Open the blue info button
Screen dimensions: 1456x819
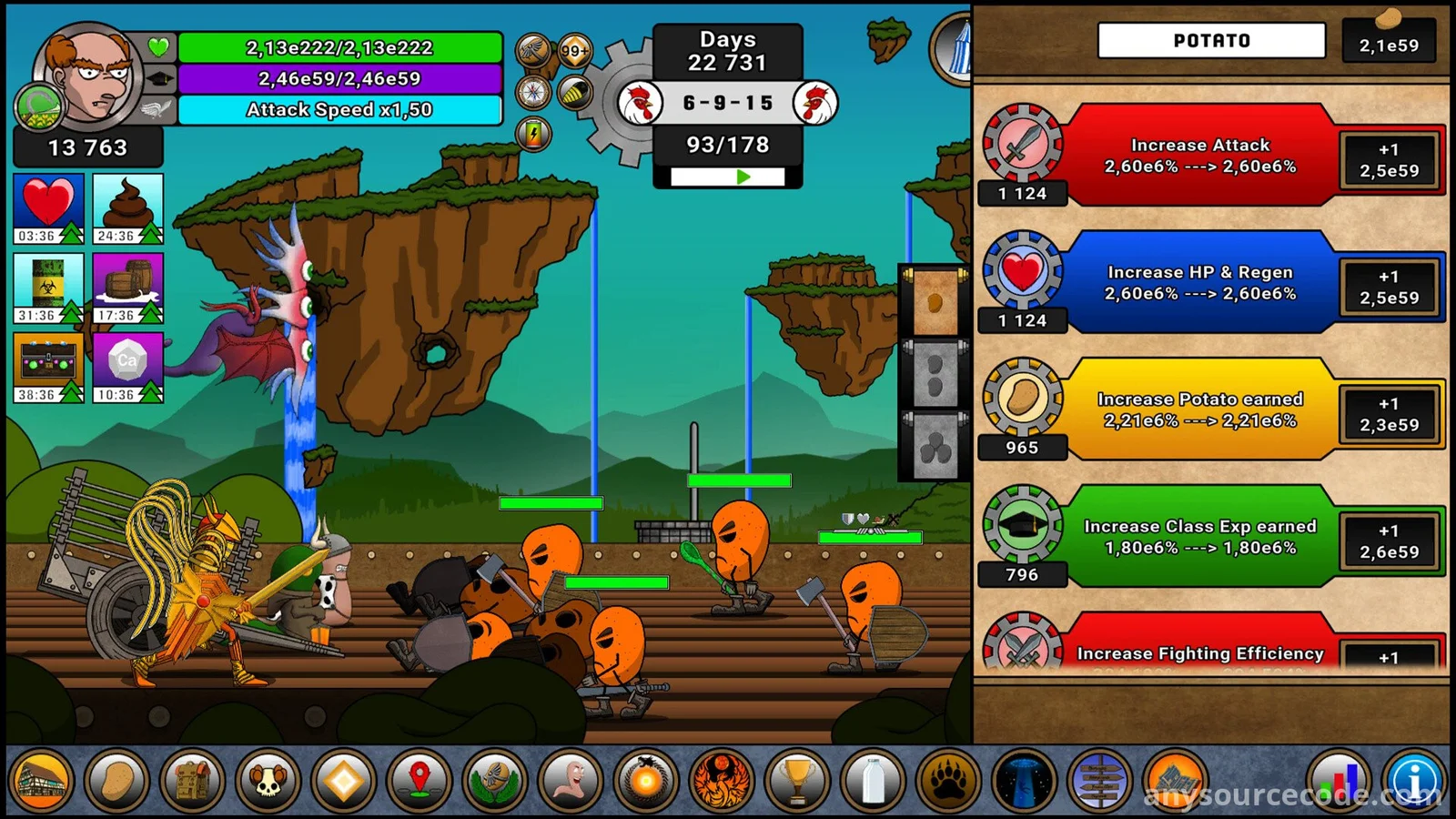point(1416,781)
